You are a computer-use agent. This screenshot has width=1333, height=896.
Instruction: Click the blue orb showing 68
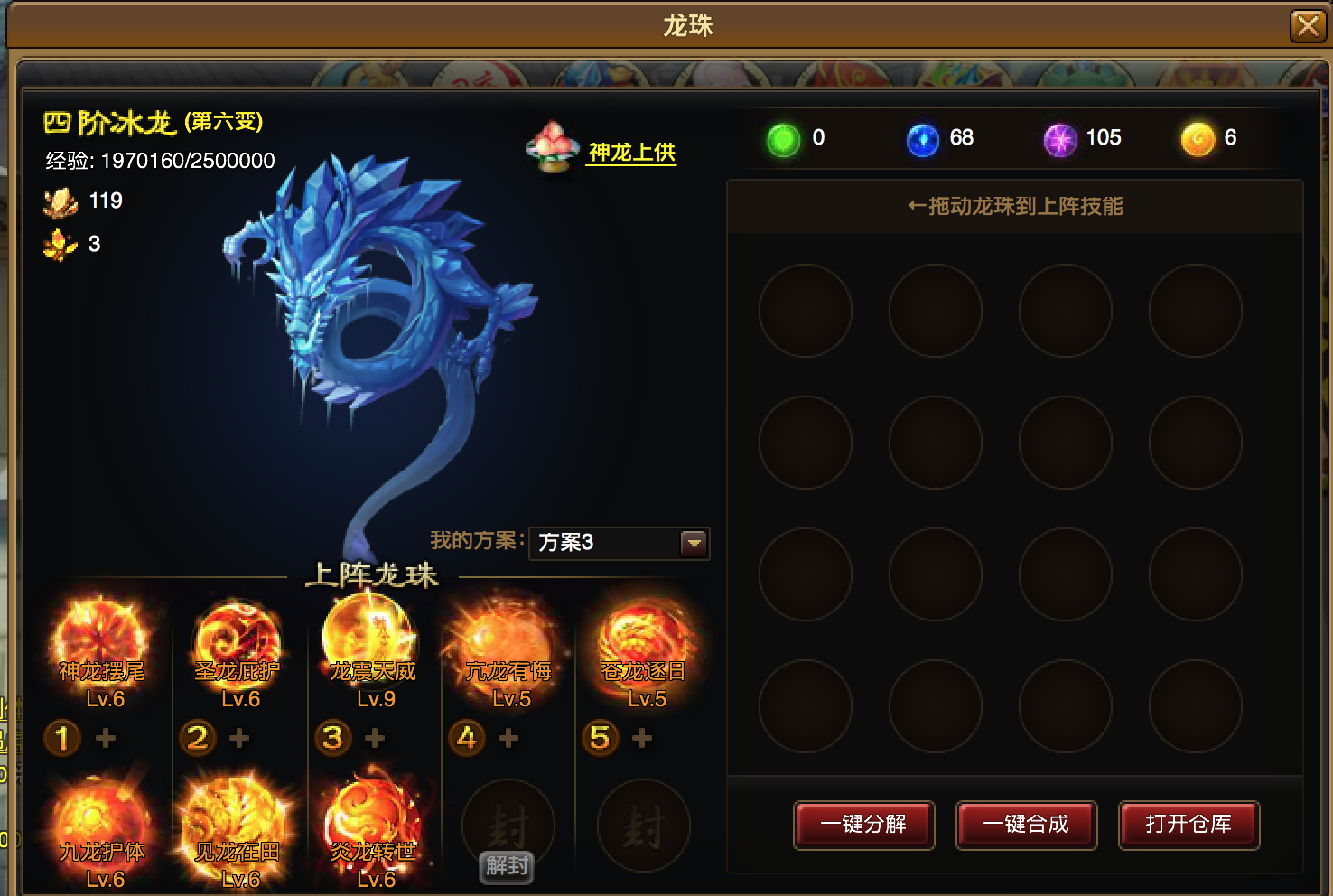pyautogui.click(x=922, y=140)
